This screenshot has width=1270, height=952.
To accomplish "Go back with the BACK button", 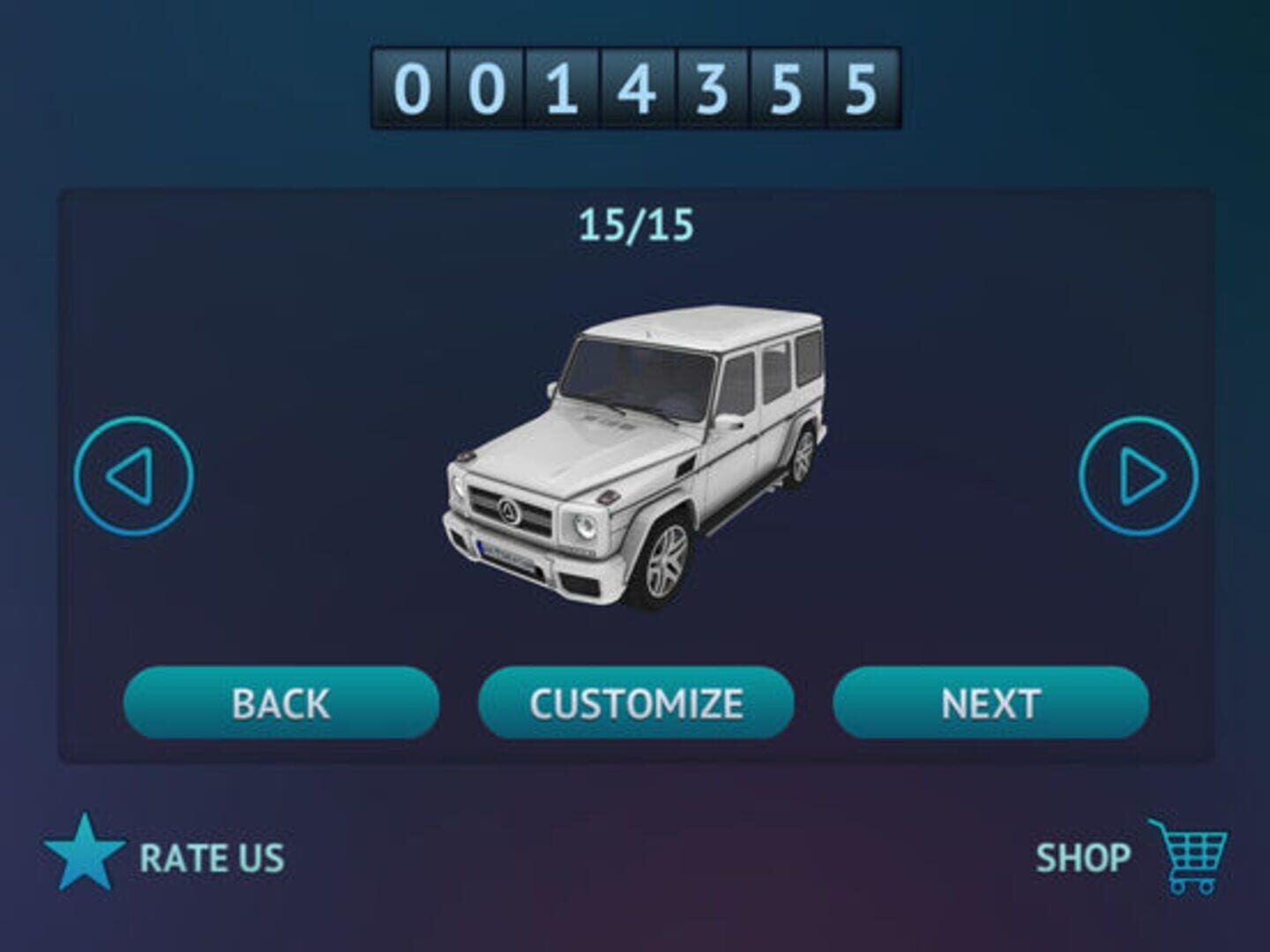I will (281, 703).
